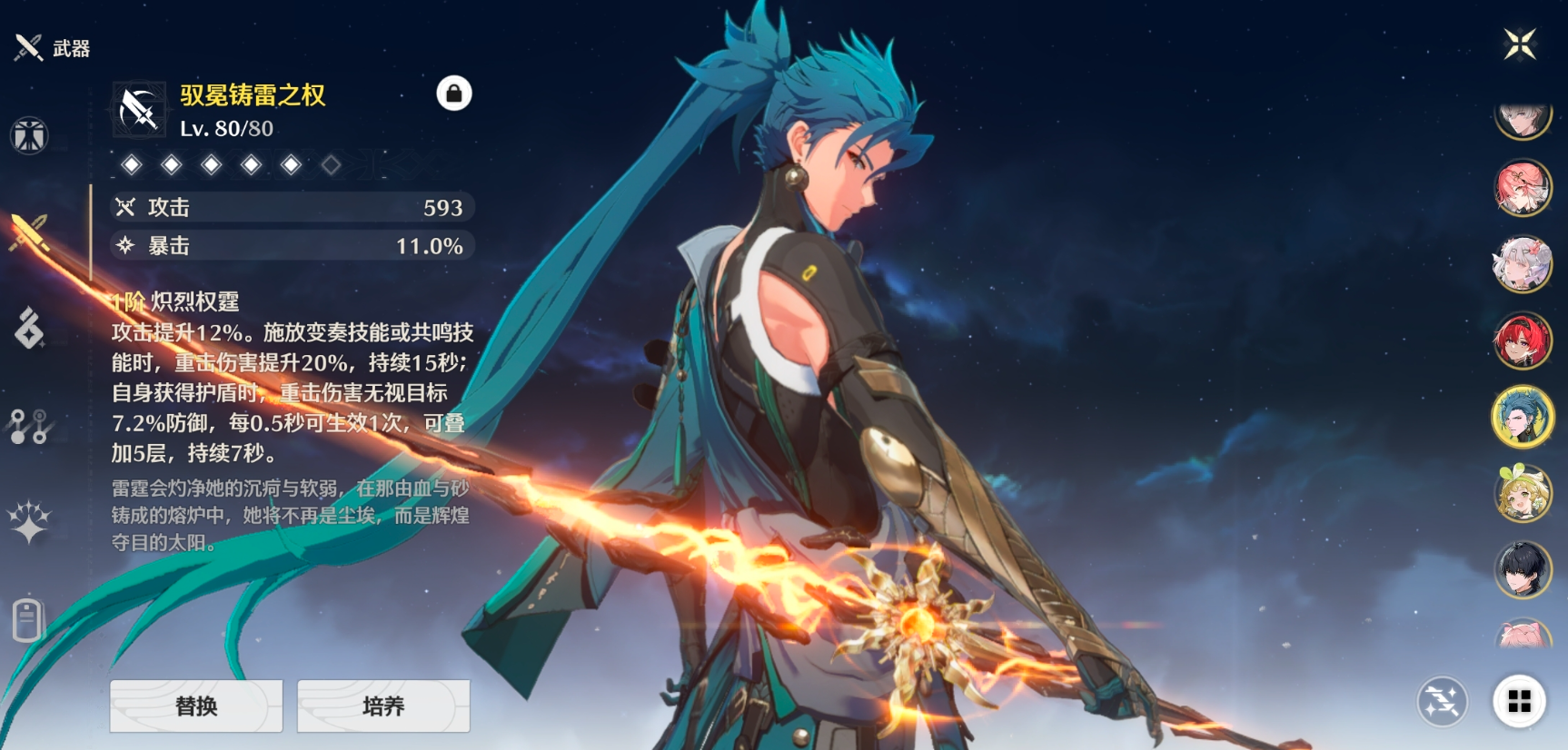This screenshot has height=750, width=1568.
Task: Open the 培养 (develop) weapon menu
Action: (383, 706)
